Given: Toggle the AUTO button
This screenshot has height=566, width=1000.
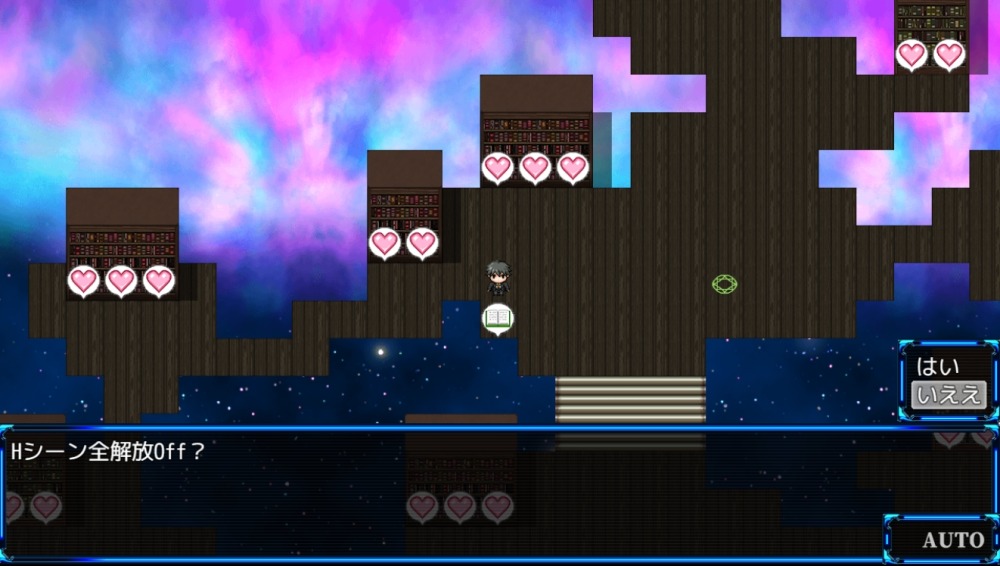Looking at the screenshot, I should (952, 540).
